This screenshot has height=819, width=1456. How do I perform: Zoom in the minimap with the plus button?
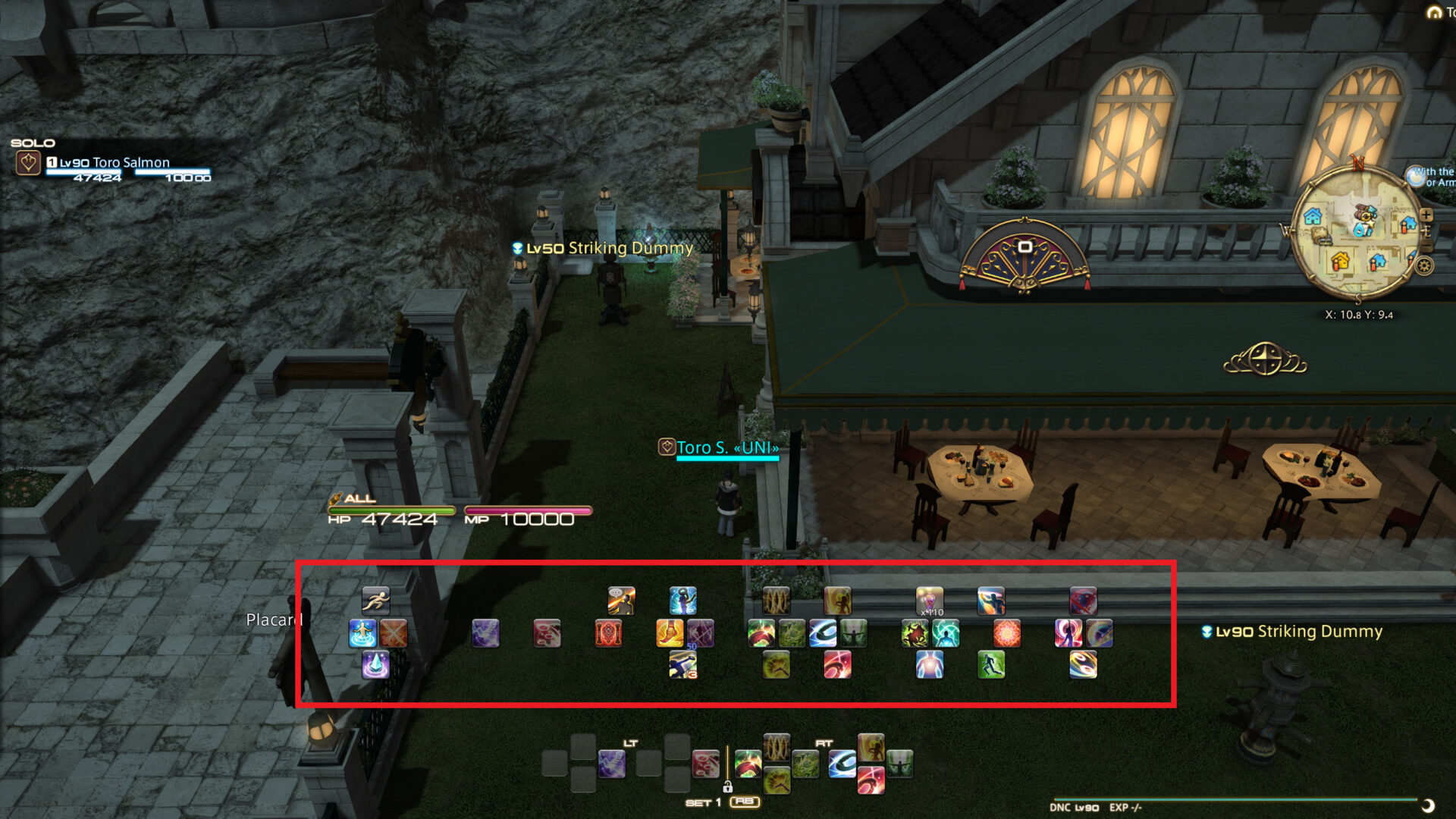pos(1426,215)
